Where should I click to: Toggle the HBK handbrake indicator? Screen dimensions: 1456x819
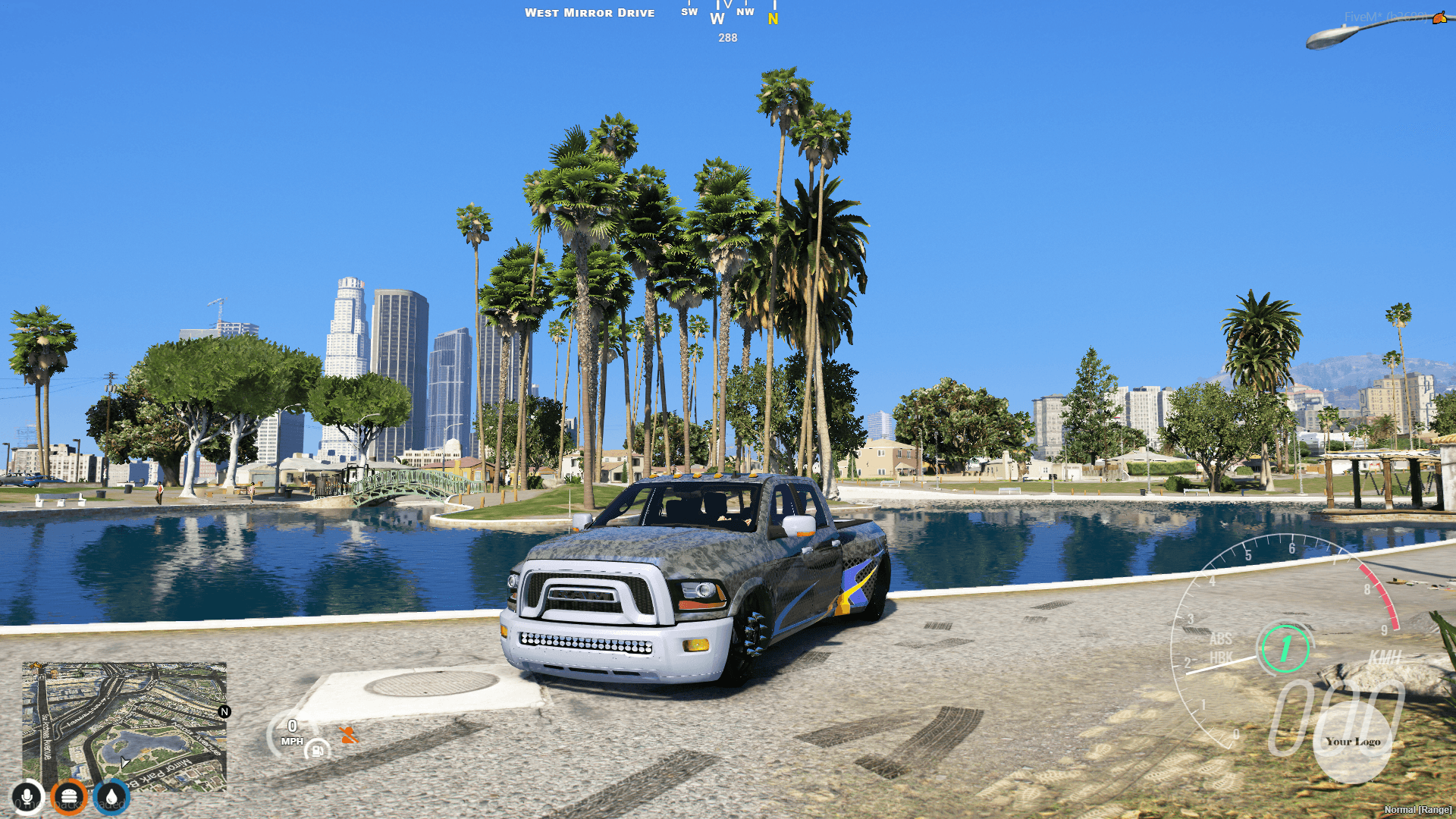(1220, 658)
